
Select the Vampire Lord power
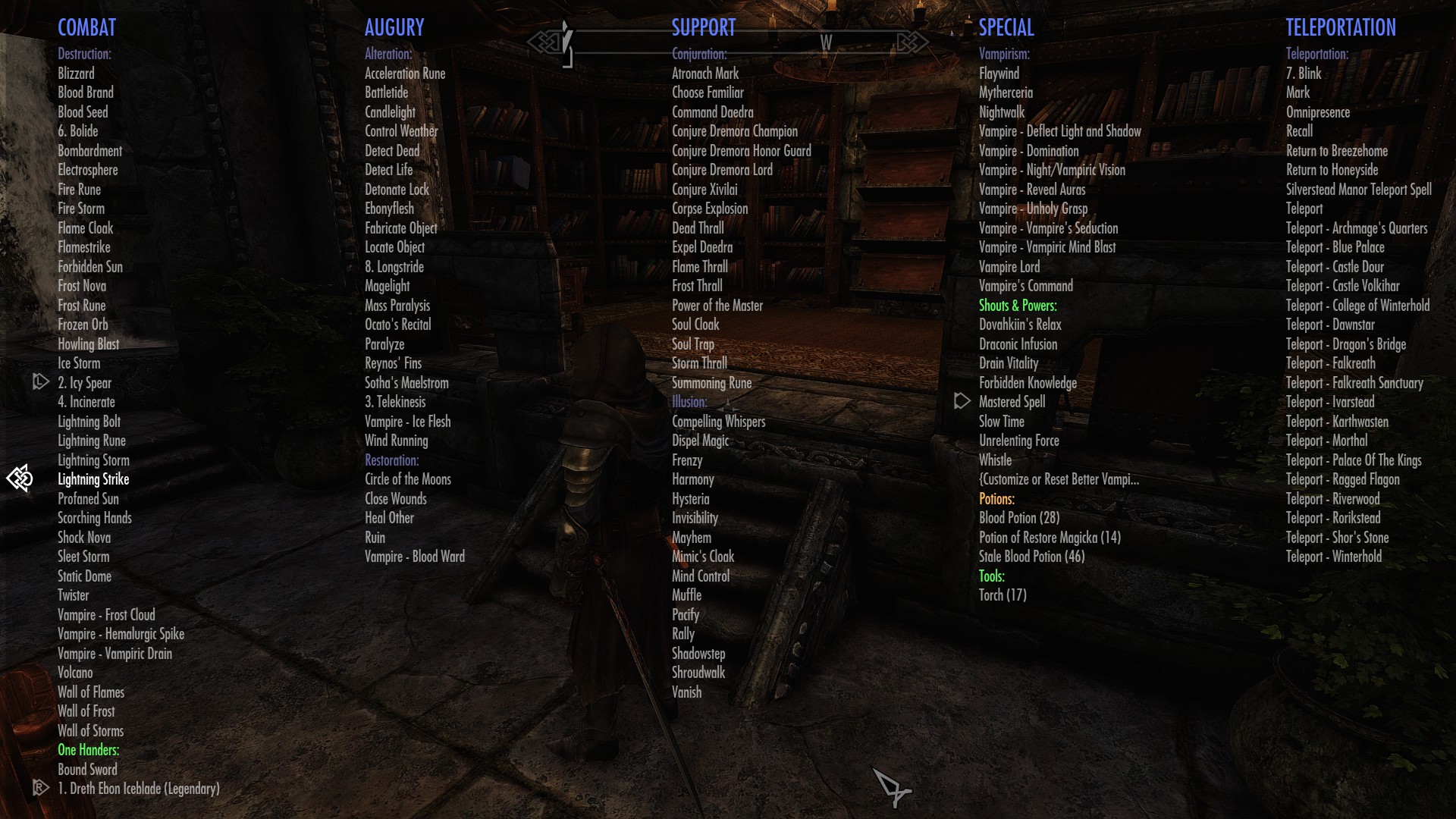click(x=1009, y=266)
